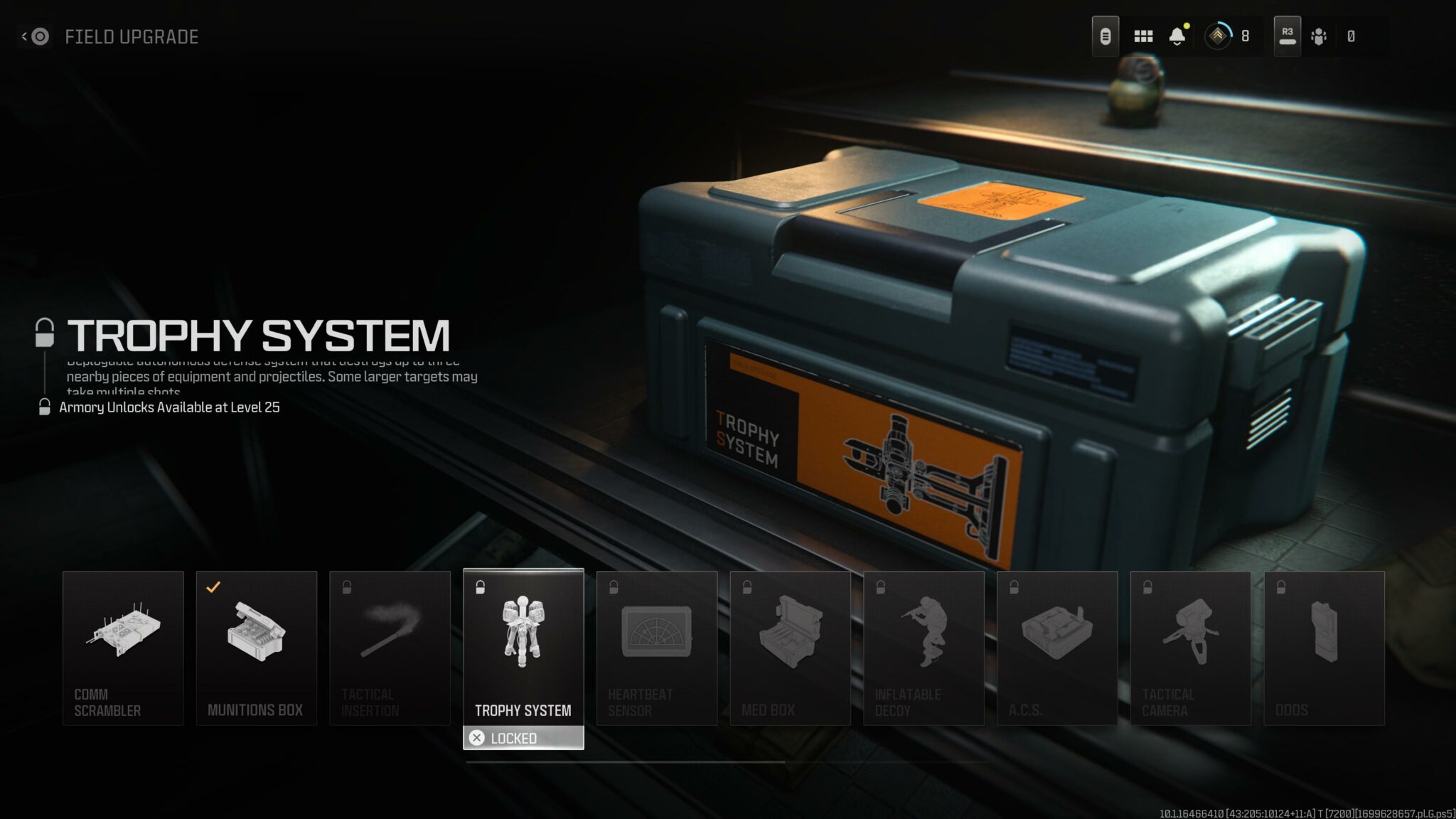Viewport: 1456px width, 819px height.
Task: Click the Field Upgrade header tab
Action: 132,37
